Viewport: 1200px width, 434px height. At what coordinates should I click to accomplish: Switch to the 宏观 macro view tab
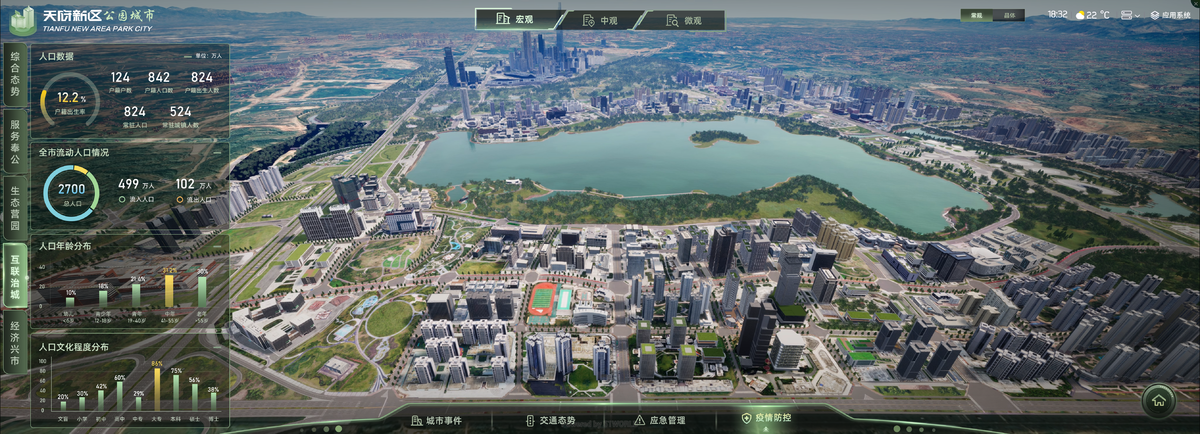click(516, 20)
